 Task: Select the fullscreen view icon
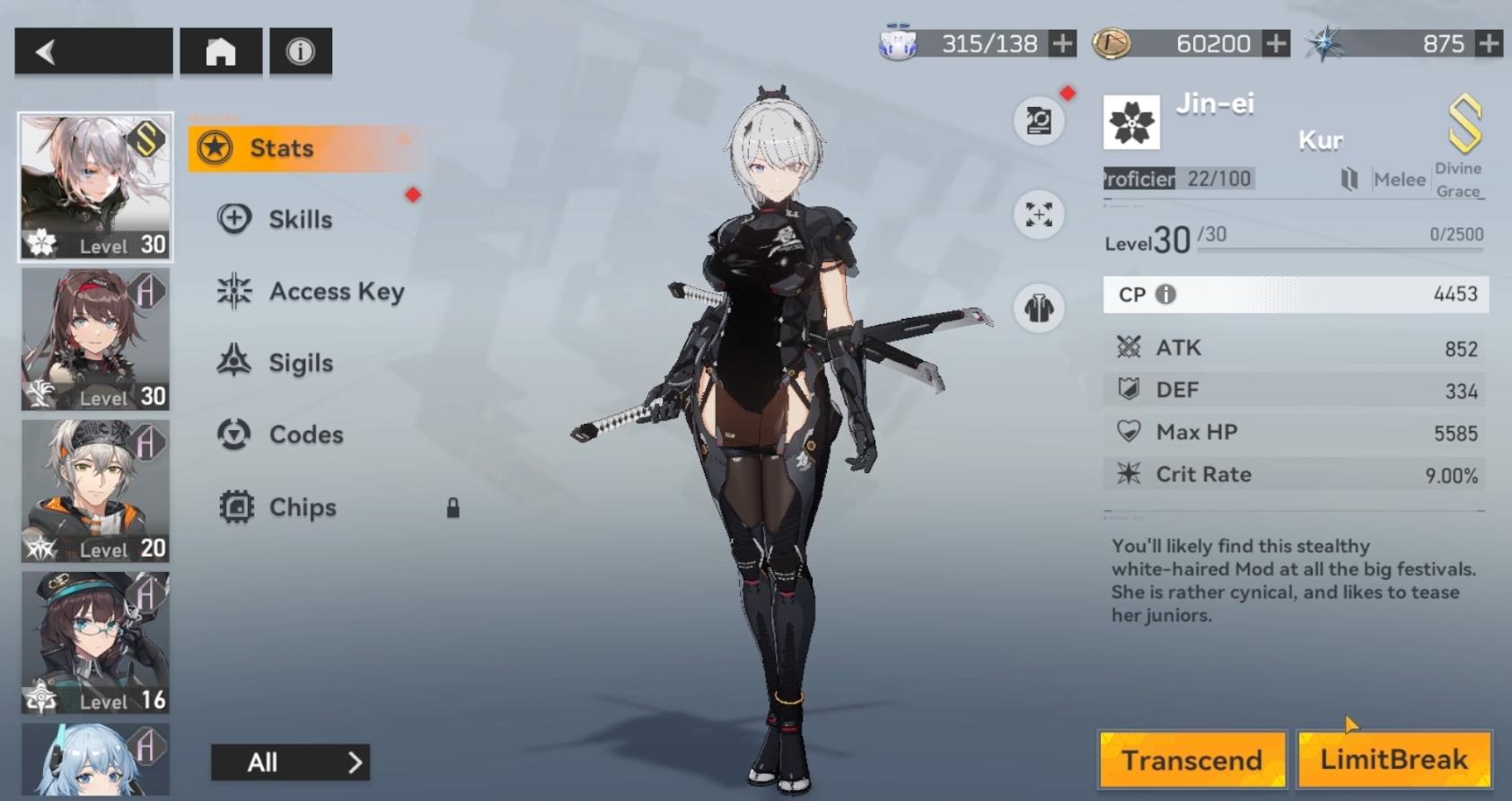1039,216
